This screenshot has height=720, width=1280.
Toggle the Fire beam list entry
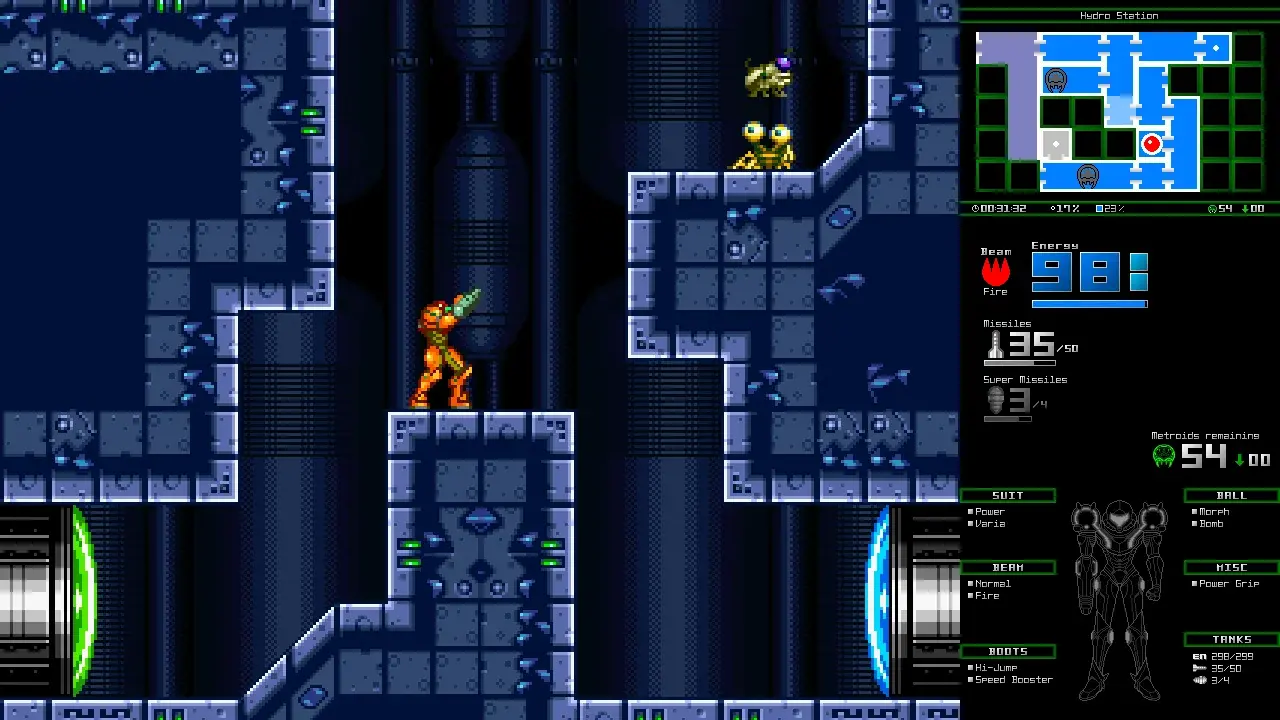pyautogui.click(x=986, y=596)
